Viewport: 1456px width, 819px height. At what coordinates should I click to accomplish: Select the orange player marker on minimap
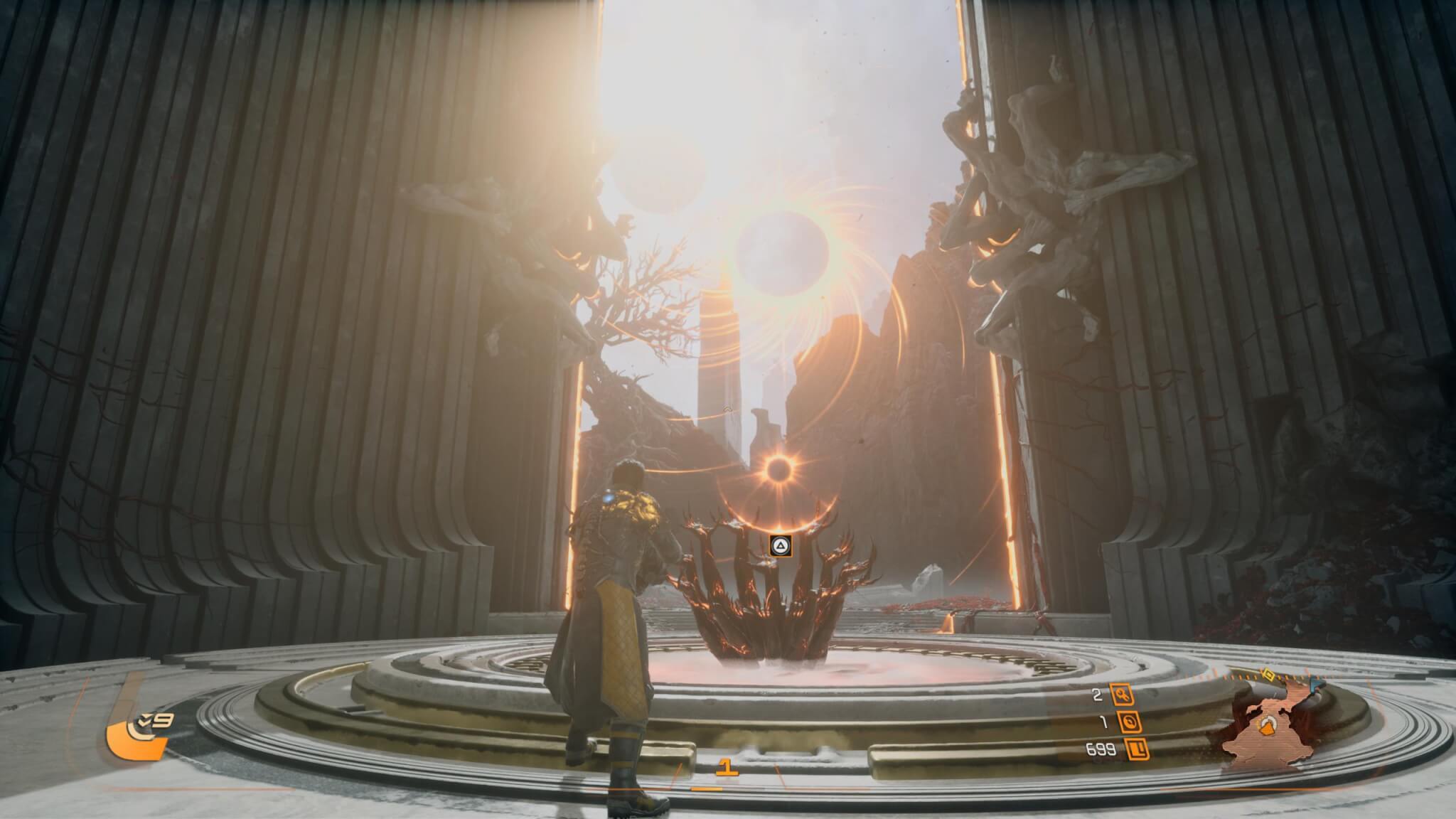(x=1265, y=725)
